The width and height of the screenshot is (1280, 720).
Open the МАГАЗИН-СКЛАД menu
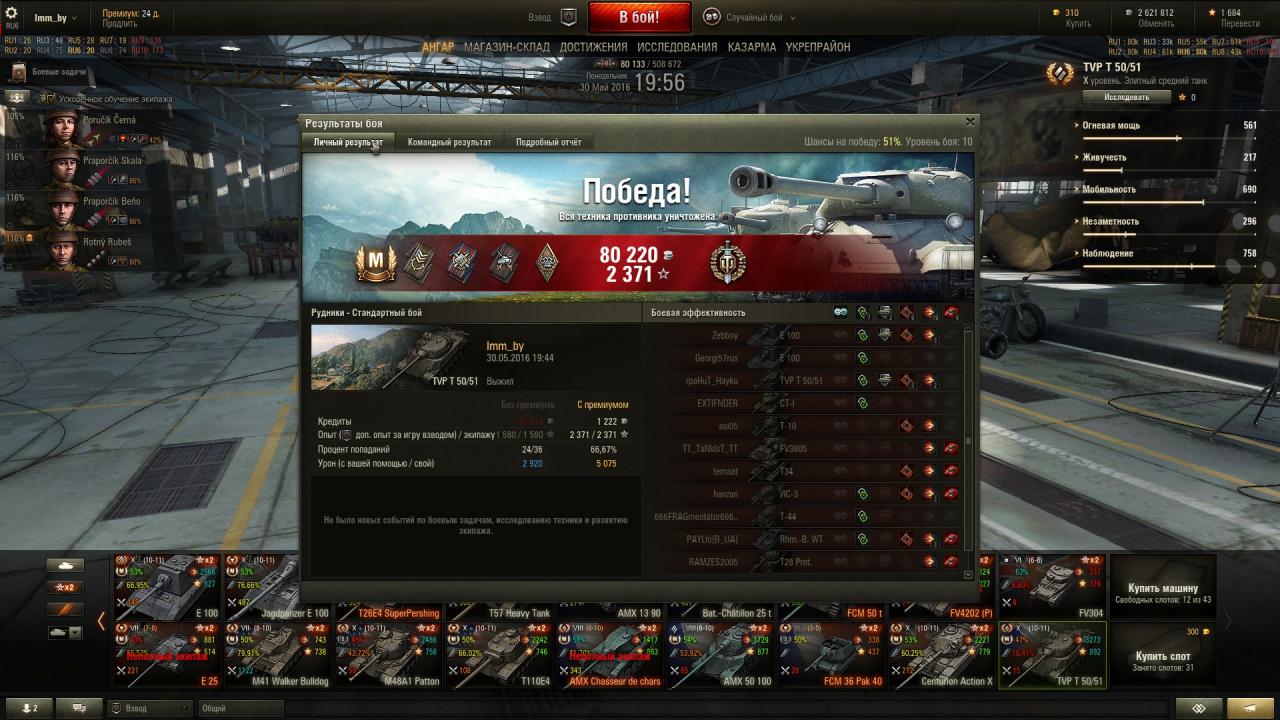(x=506, y=47)
